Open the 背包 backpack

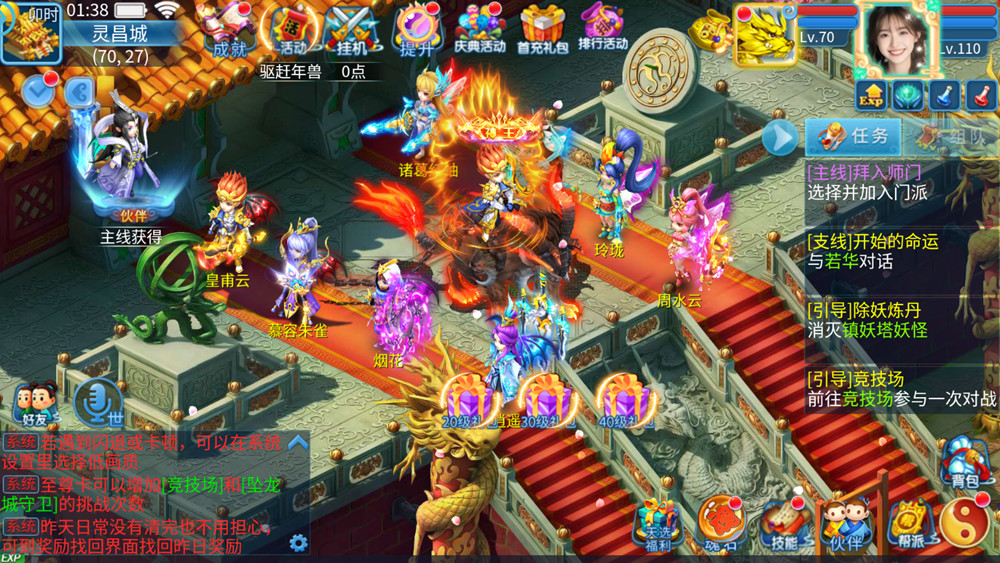pyautogui.click(x=965, y=462)
